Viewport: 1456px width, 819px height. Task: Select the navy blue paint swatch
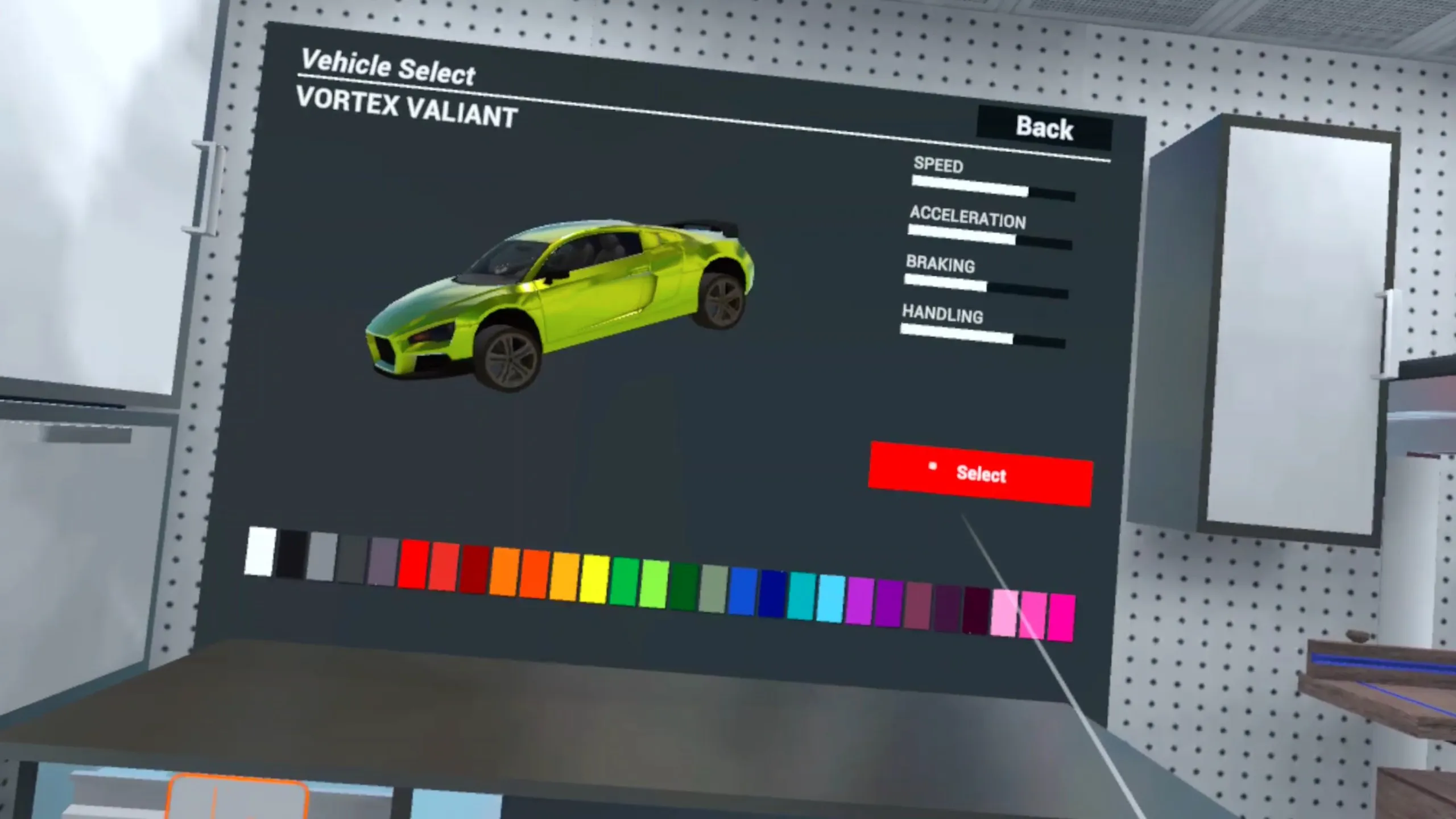pos(772,594)
